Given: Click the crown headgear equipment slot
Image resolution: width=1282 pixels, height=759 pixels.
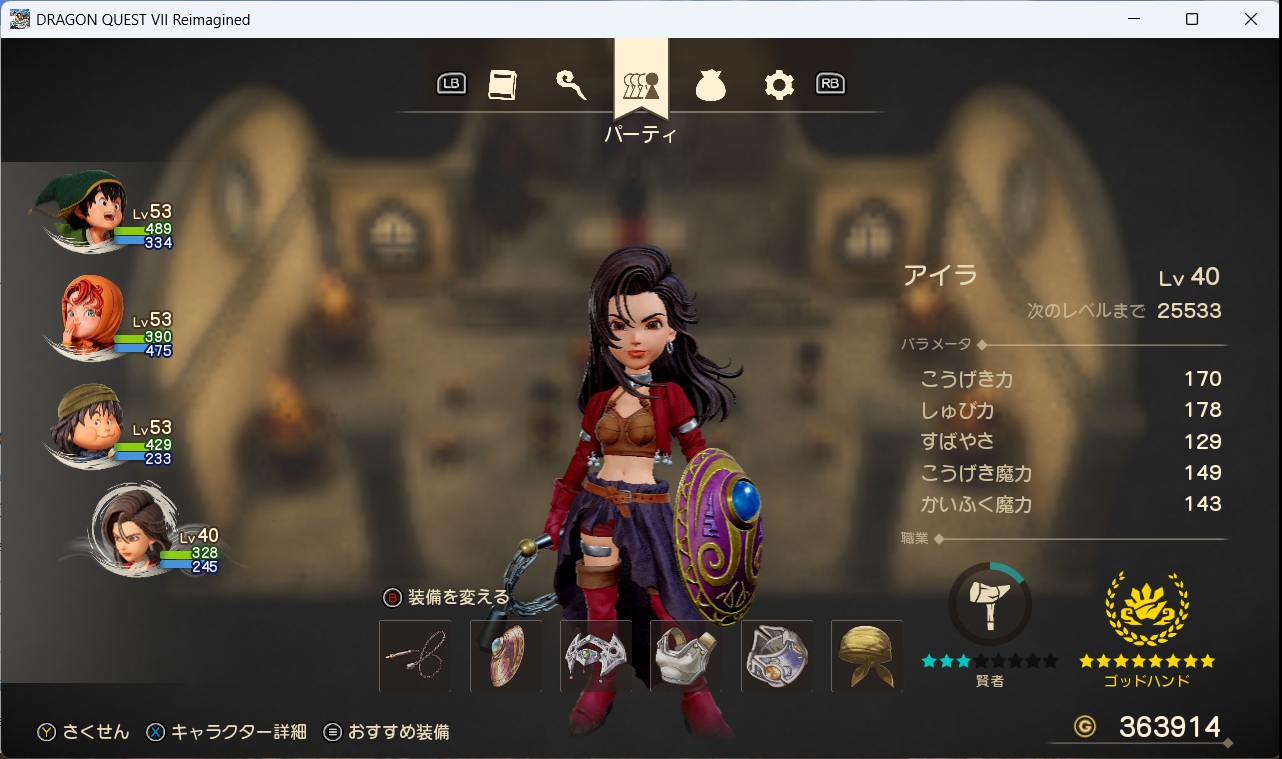Looking at the screenshot, I should tap(596, 656).
